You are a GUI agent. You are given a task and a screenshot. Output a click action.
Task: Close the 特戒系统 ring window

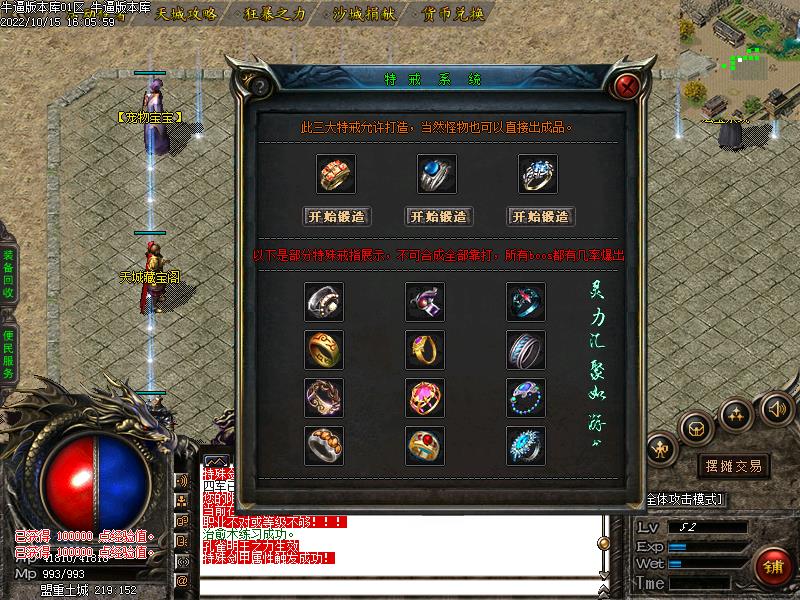[x=627, y=85]
